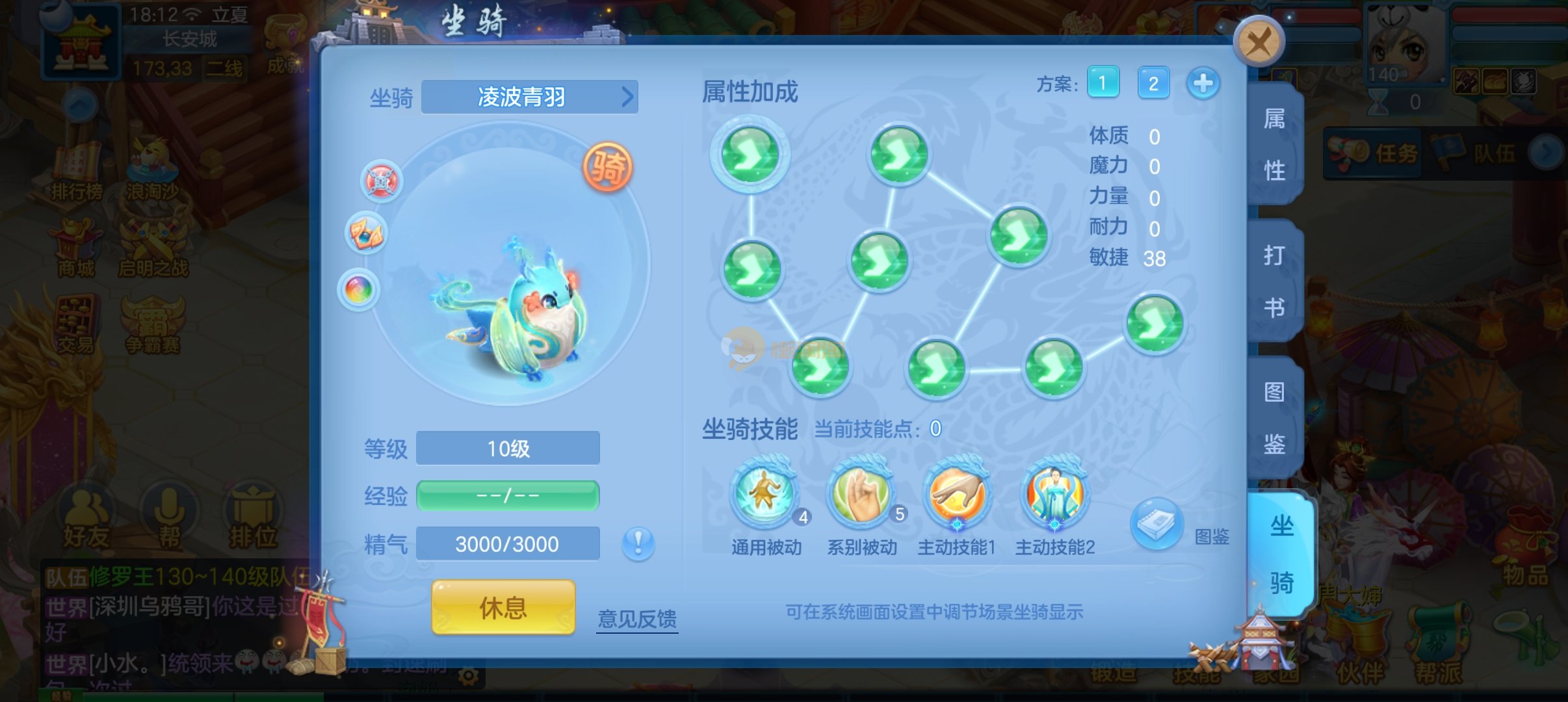Open the 打书 tab
Viewport: 1568px width, 702px height.
(x=1274, y=281)
